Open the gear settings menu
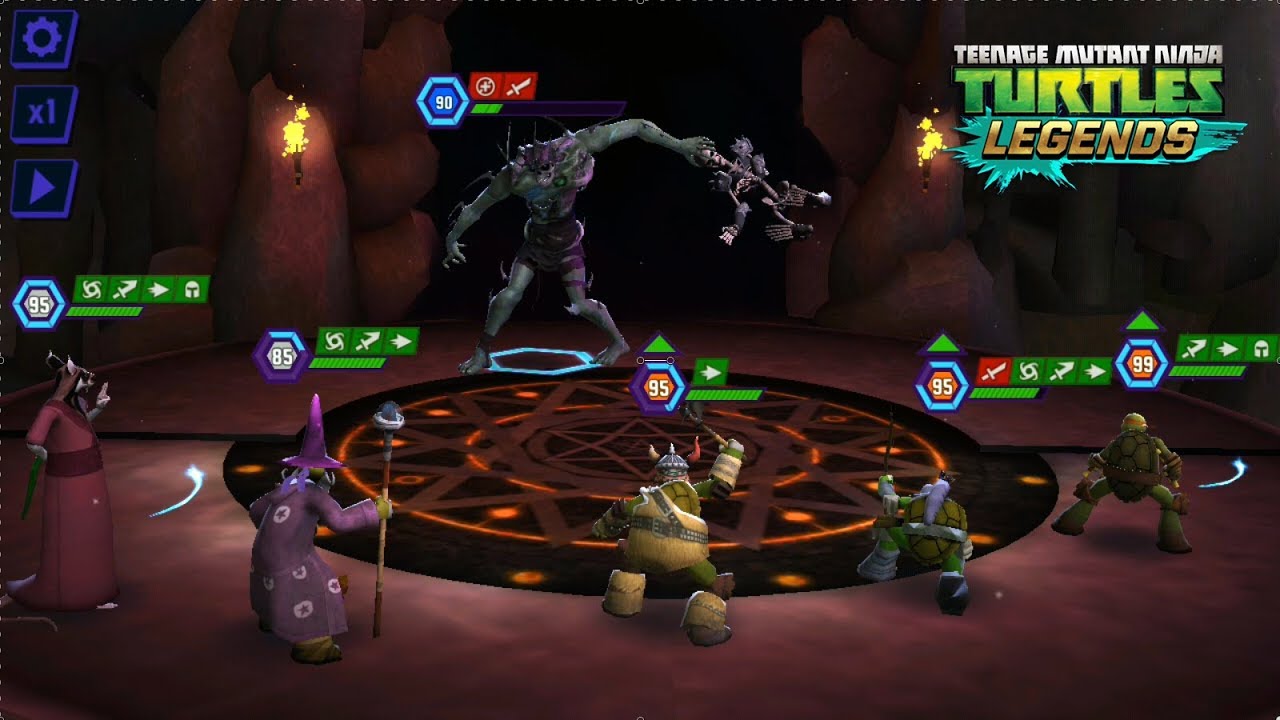The width and height of the screenshot is (1280, 720). (43, 39)
